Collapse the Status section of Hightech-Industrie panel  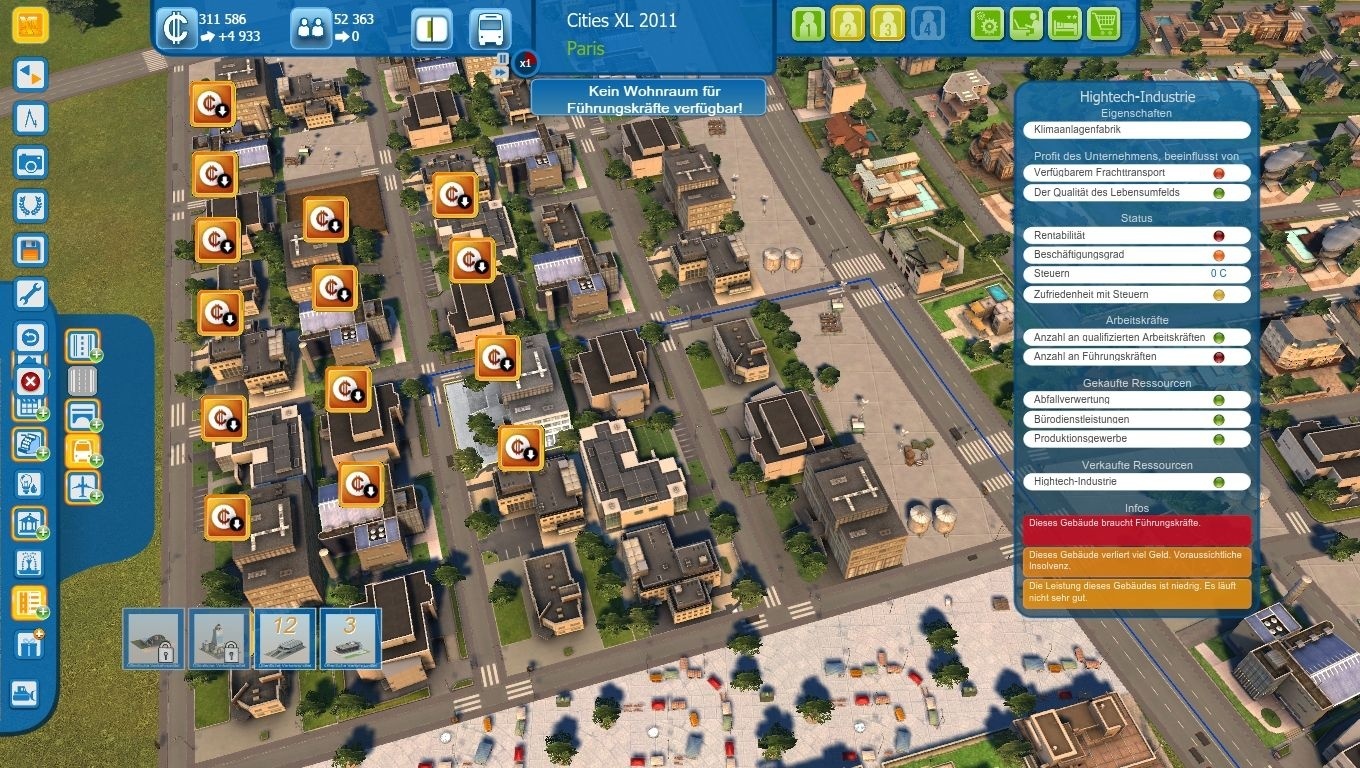1136,218
